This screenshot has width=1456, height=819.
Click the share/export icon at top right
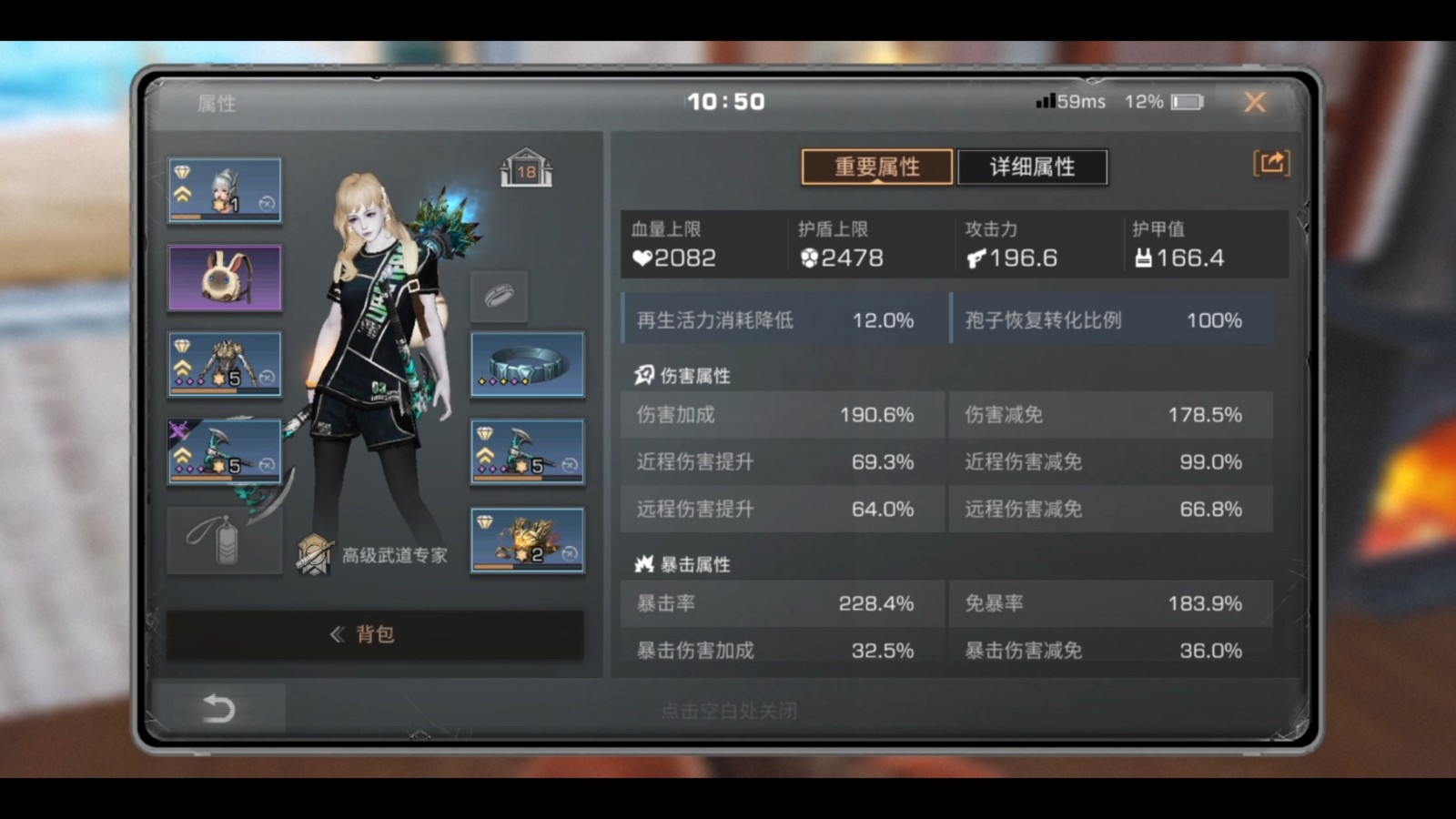point(1272,163)
